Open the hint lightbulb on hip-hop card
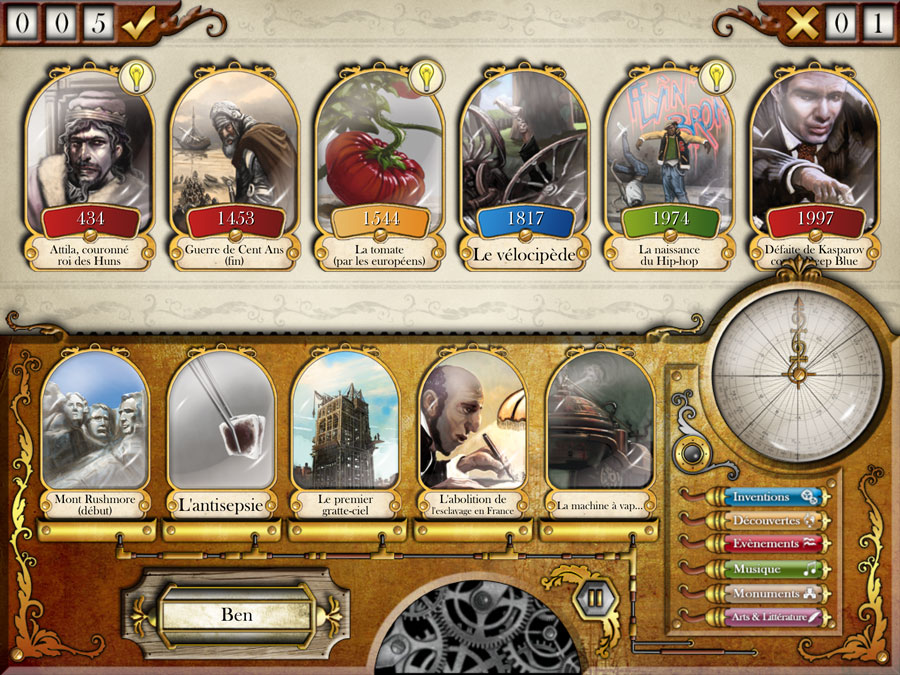Screen dimensions: 900x675 click(715, 76)
